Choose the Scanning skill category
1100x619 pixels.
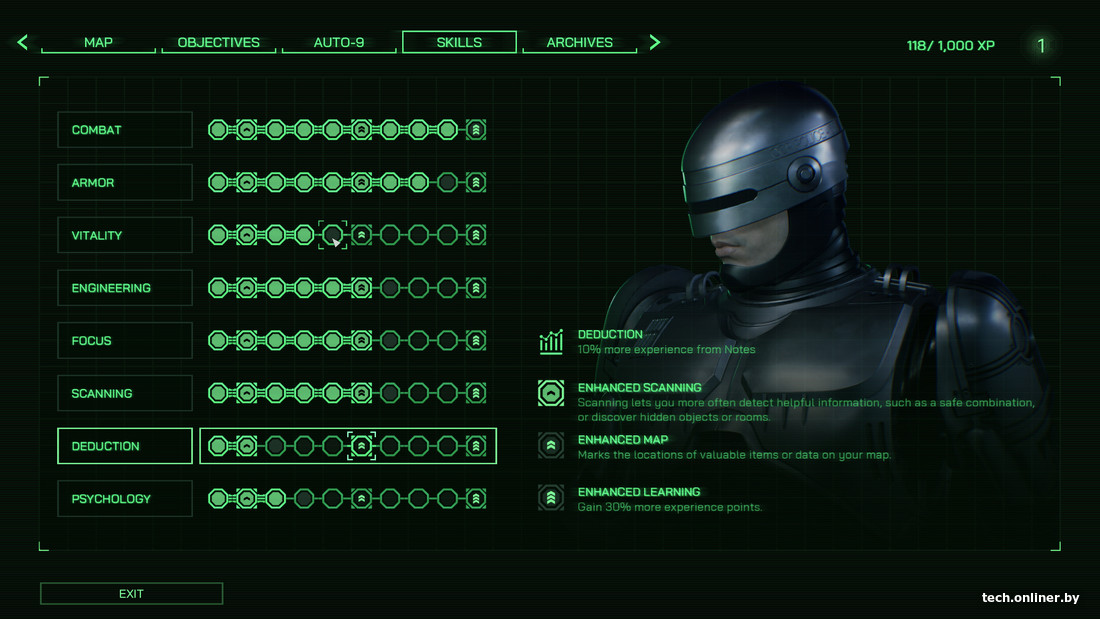pos(125,393)
